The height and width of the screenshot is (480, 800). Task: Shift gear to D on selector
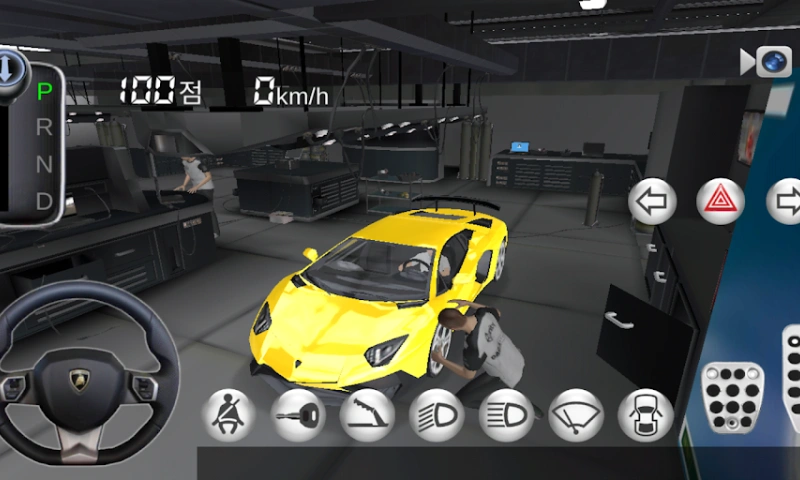click(44, 200)
